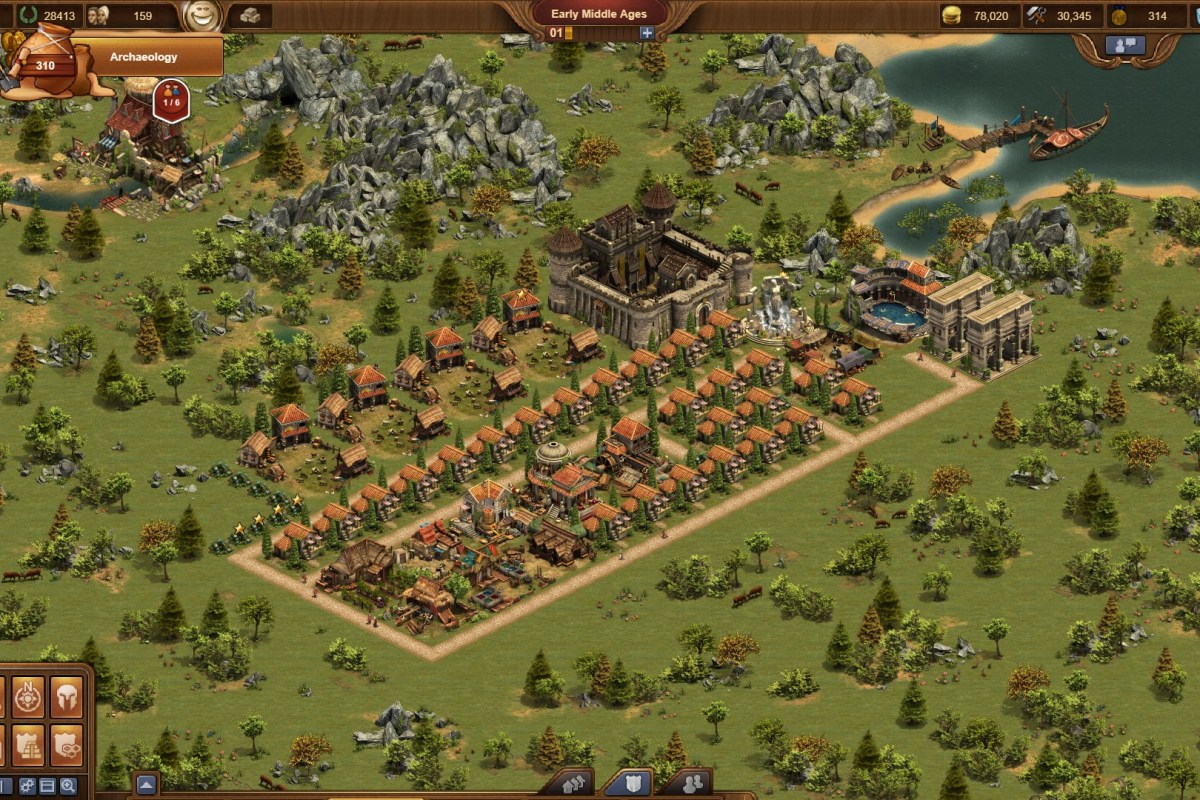Click the medals resource counter
Image resolution: width=1200 pixels, height=800 pixels.
[x=1148, y=15]
